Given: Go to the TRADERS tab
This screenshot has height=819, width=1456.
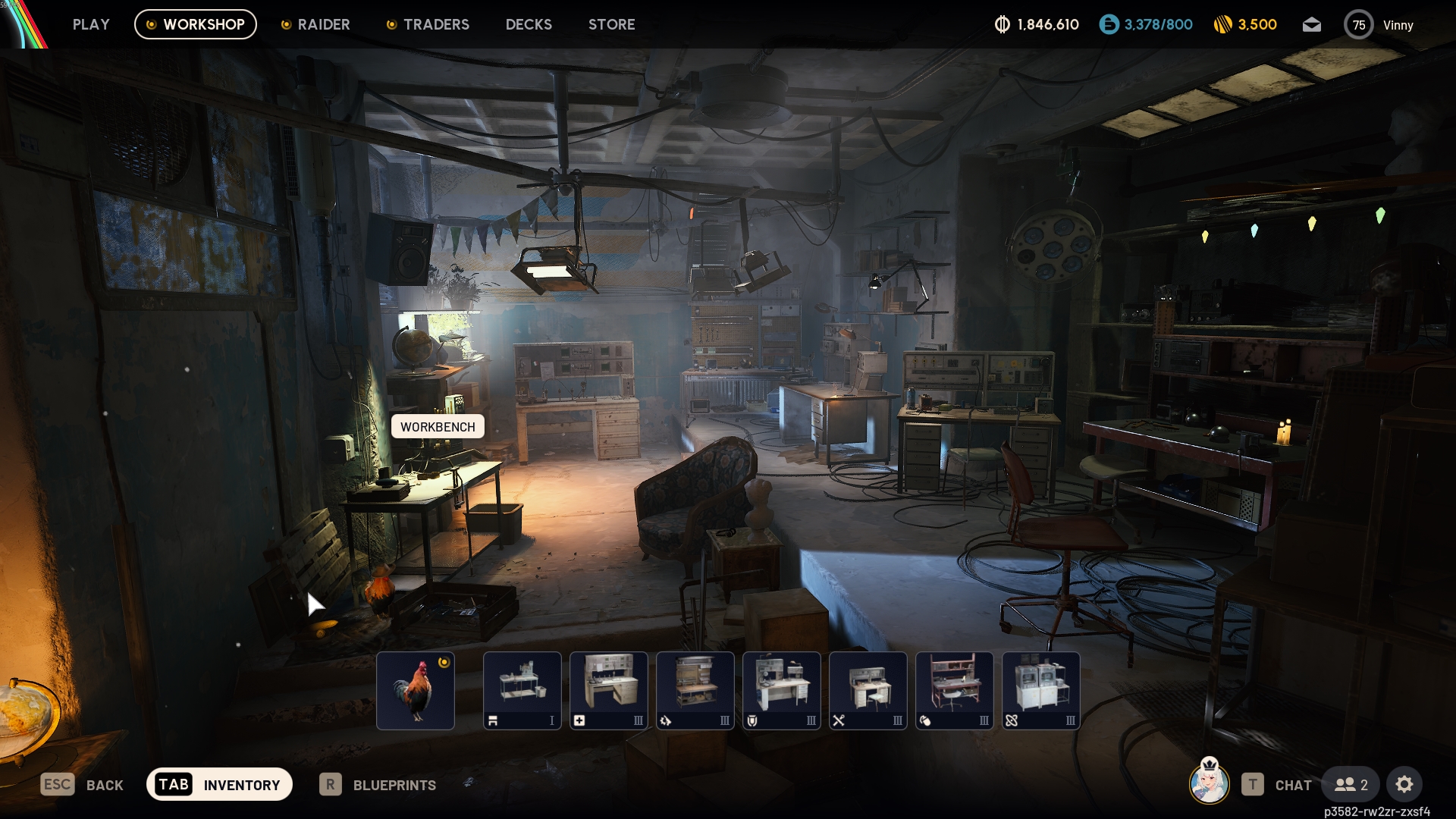Looking at the screenshot, I should [428, 24].
